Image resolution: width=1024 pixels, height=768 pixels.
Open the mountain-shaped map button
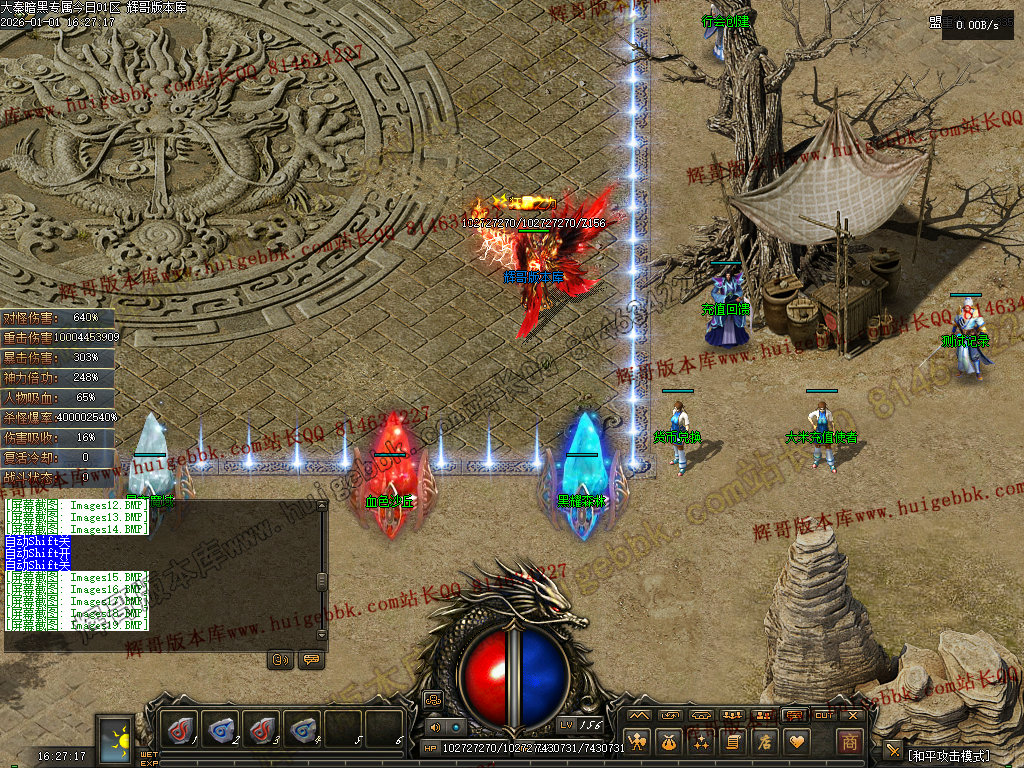coord(638,715)
